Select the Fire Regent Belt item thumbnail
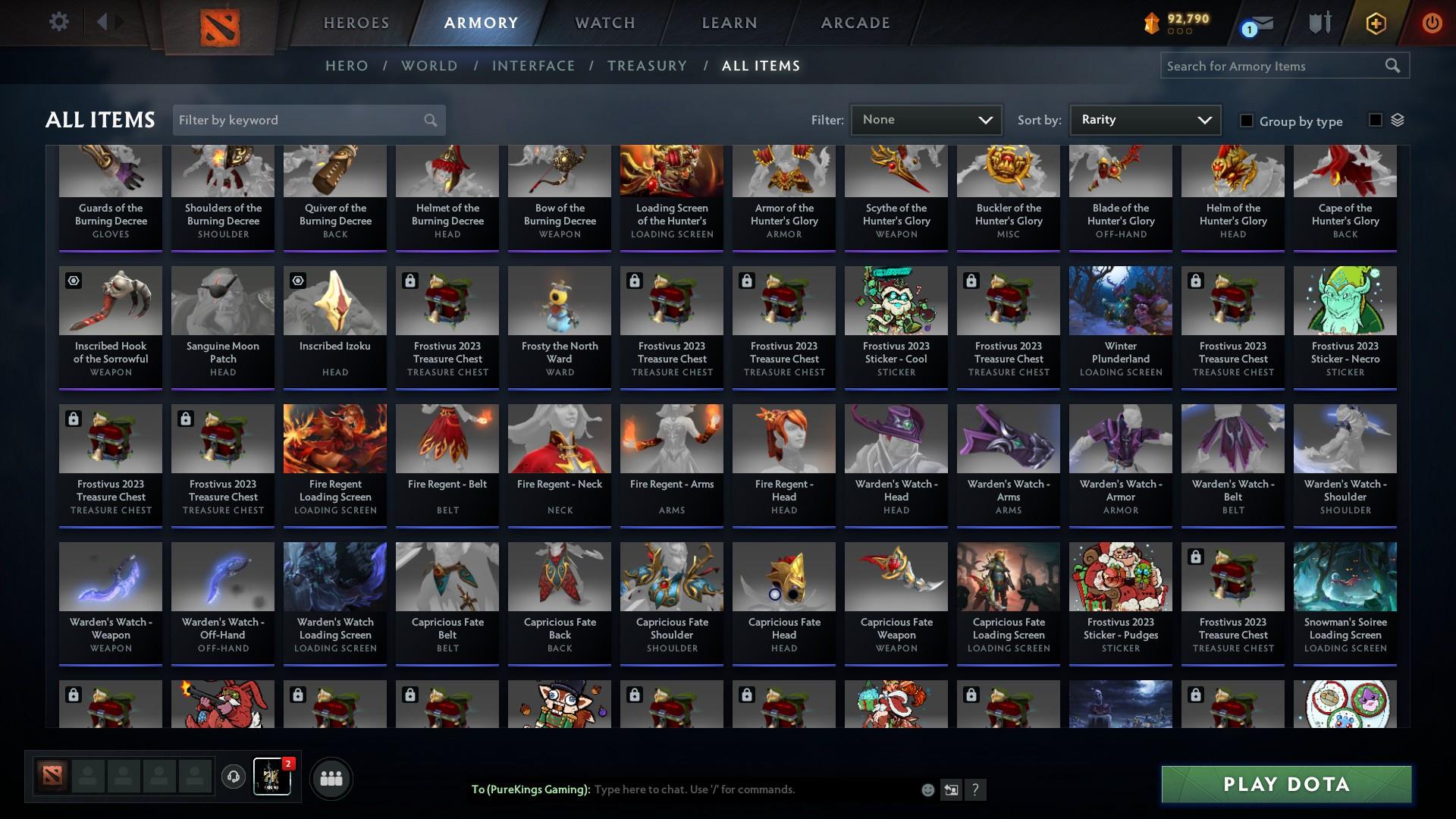 pyautogui.click(x=447, y=438)
